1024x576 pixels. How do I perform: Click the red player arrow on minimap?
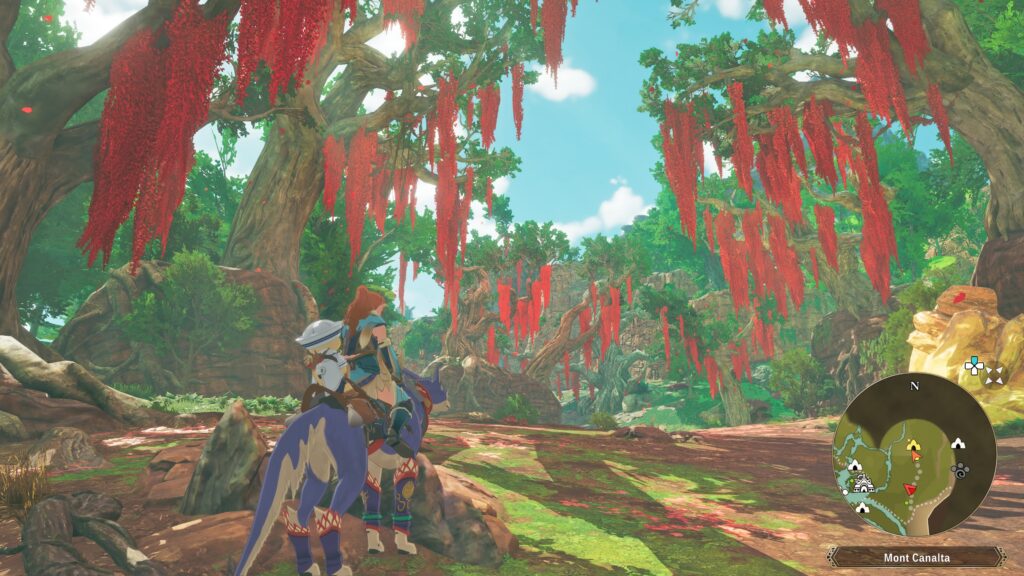(910, 488)
